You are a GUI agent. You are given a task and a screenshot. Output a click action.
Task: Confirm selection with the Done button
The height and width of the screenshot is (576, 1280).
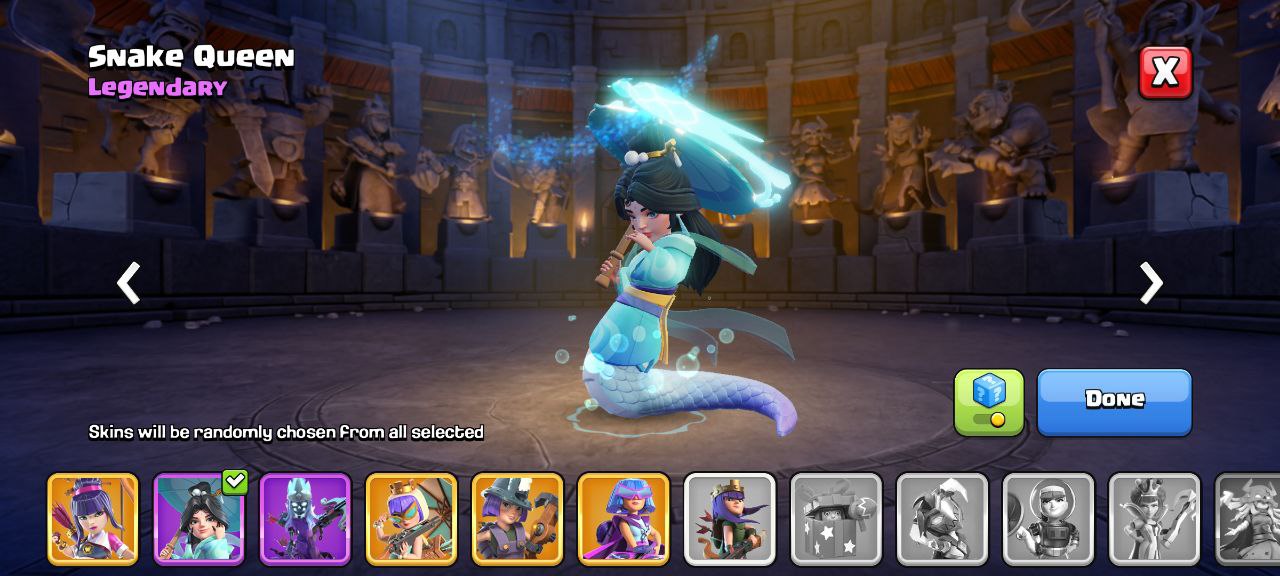tap(1114, 402)
